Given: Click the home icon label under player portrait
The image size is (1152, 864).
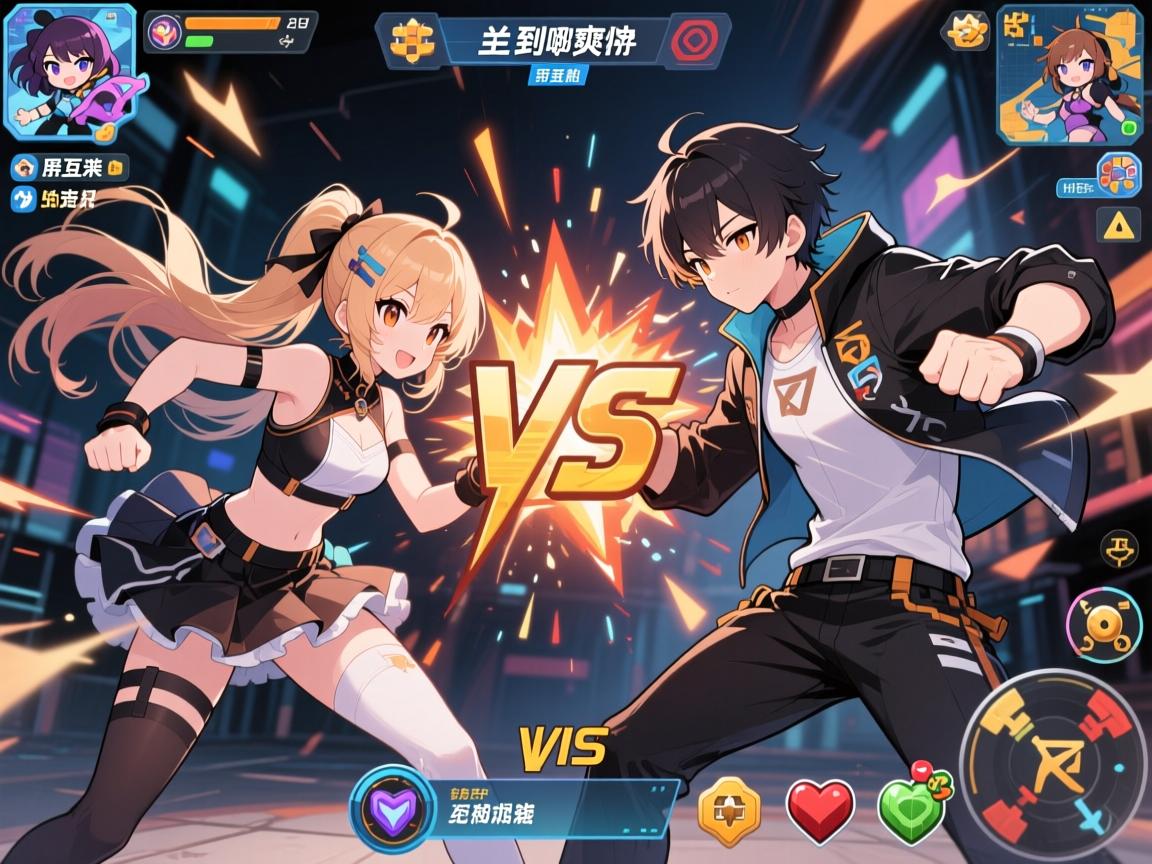Looking at the screenshot, I should click(x=23, y=167).
